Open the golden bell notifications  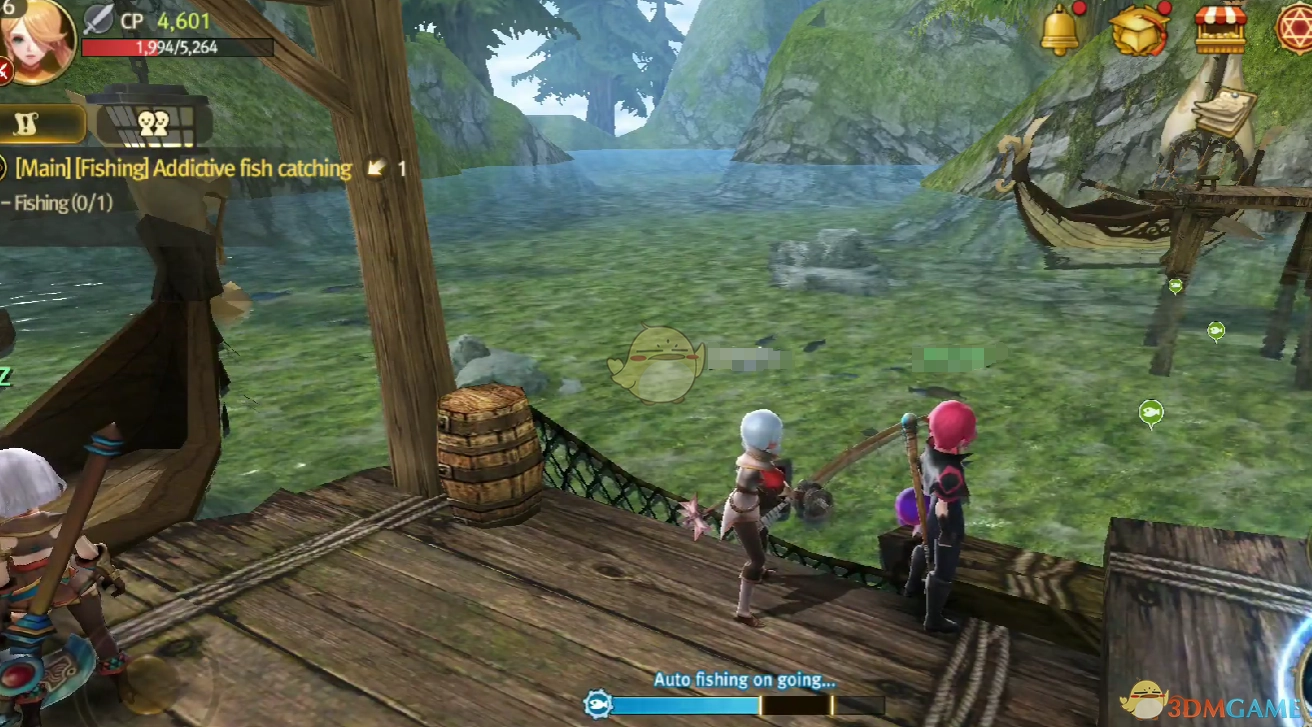pyautogui.click(x=1060, y=29)
